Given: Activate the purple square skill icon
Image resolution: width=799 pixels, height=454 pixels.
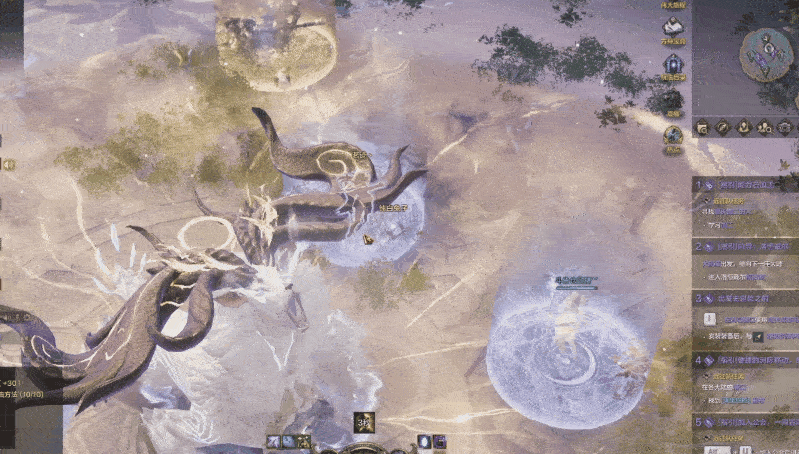Looking at the screenshot, I should (x=440, y=442).
